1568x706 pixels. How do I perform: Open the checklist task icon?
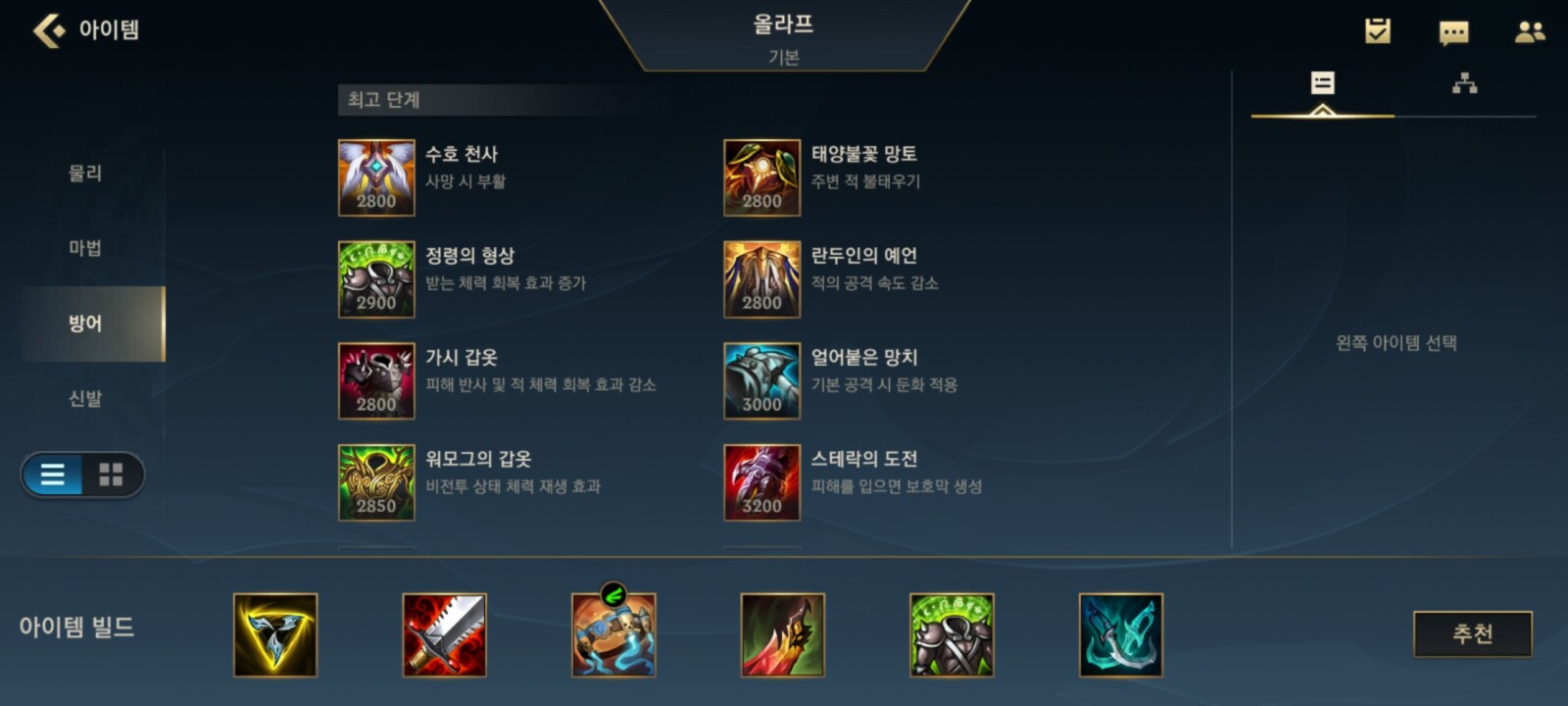(1378, 31)
